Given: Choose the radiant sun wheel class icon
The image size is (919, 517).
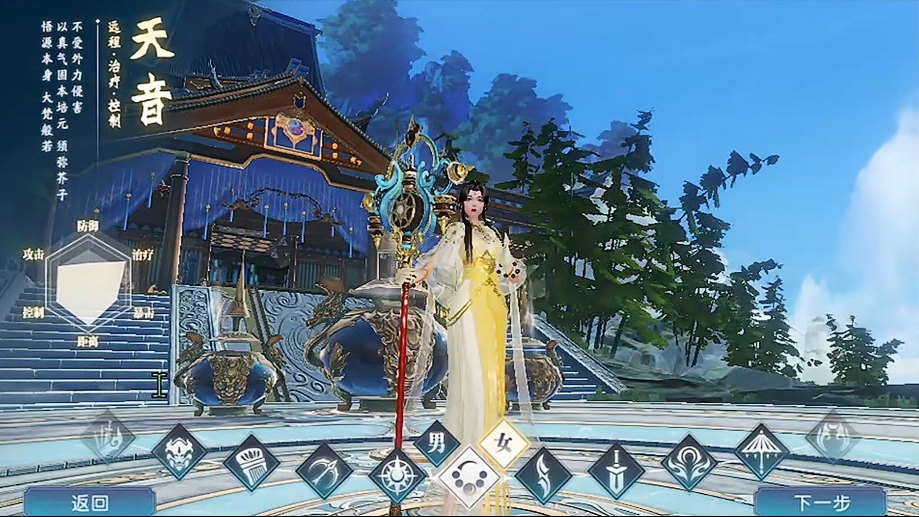Looking at the screenshot, I should coord(397,474).
